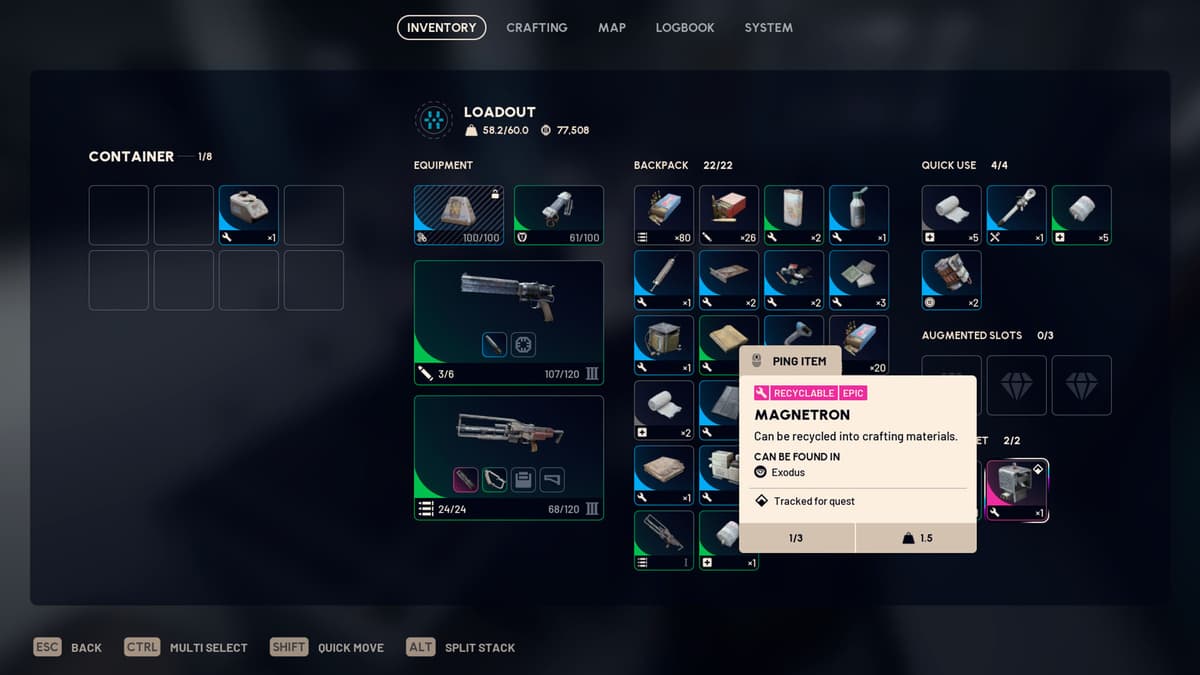This screenshot has height=675, width=1200.
Task: Select the white bottle item in backpack
Action: coord(859,214)
